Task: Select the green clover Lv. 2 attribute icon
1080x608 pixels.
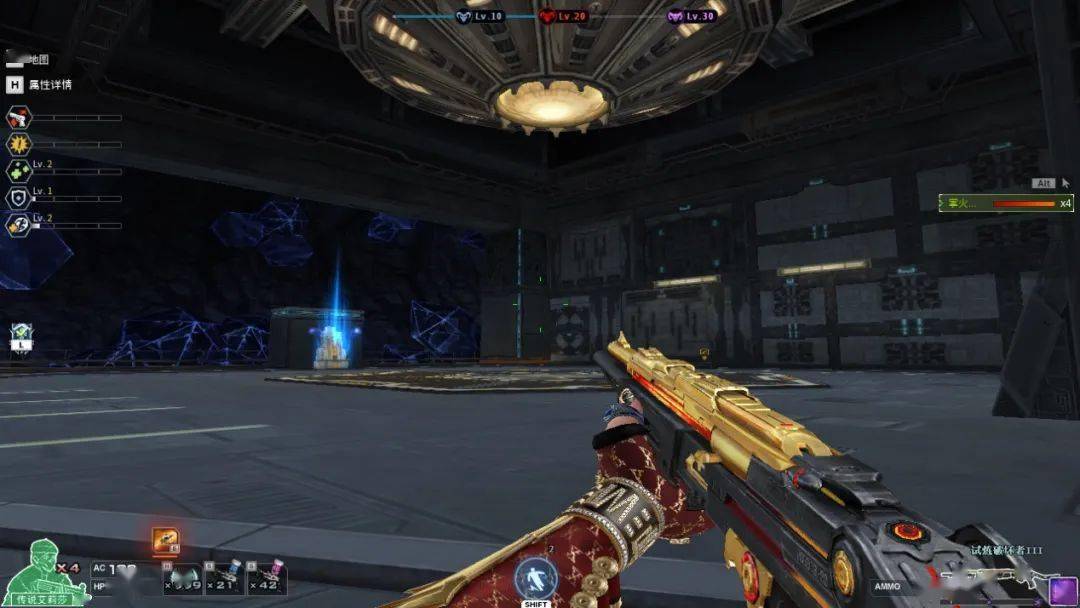Action: [19, 171]
